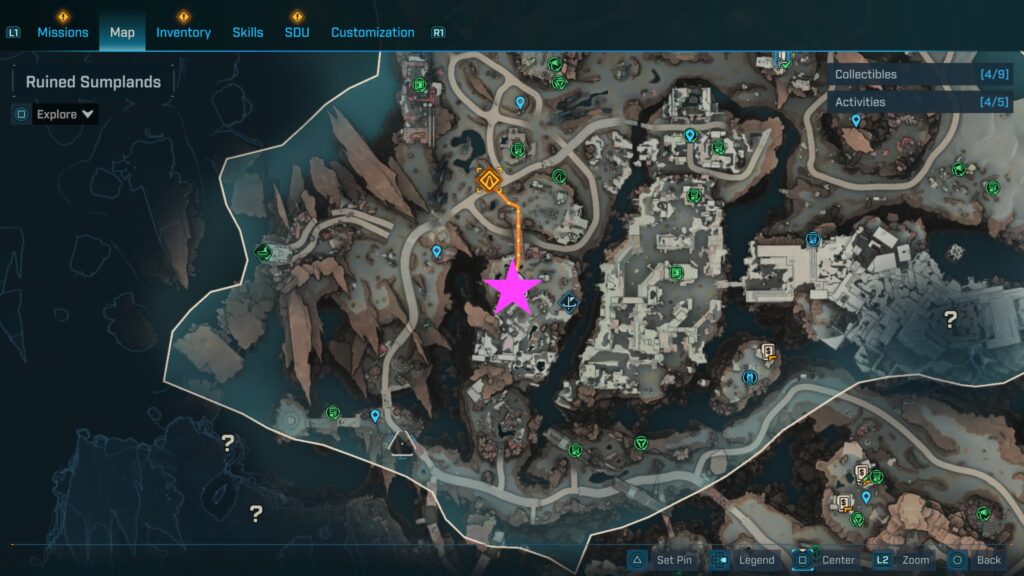This screenshot has width=1024, height=576.
Task: Go to the Skills tab
Action: [248, 32]
